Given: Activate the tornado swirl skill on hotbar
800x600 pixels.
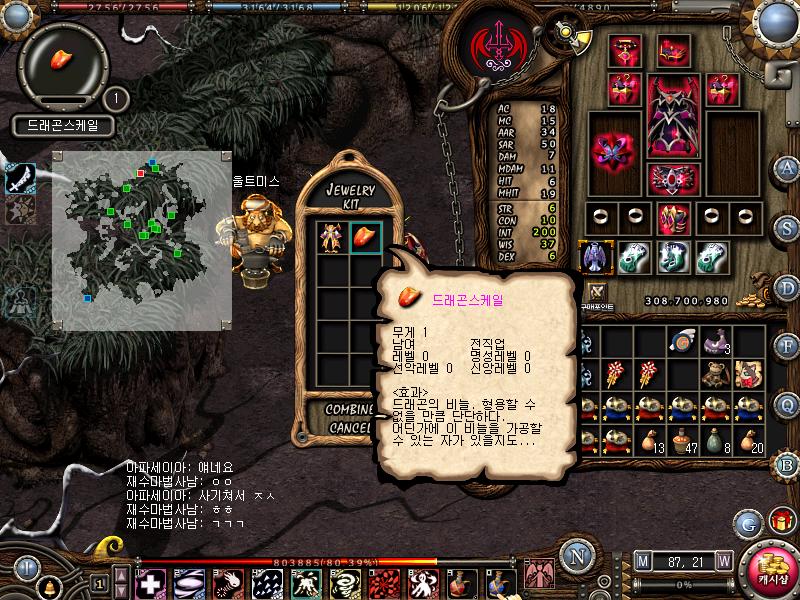Looking at the screenshot, I should point(344,582).
